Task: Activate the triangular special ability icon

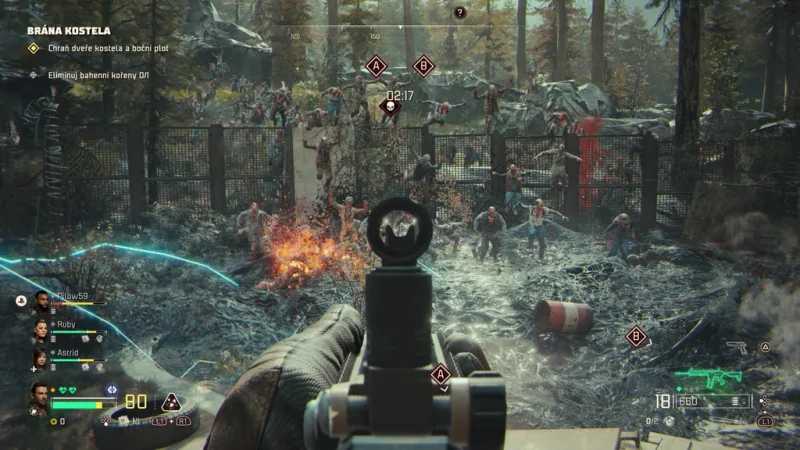Action: coord(171,402)
